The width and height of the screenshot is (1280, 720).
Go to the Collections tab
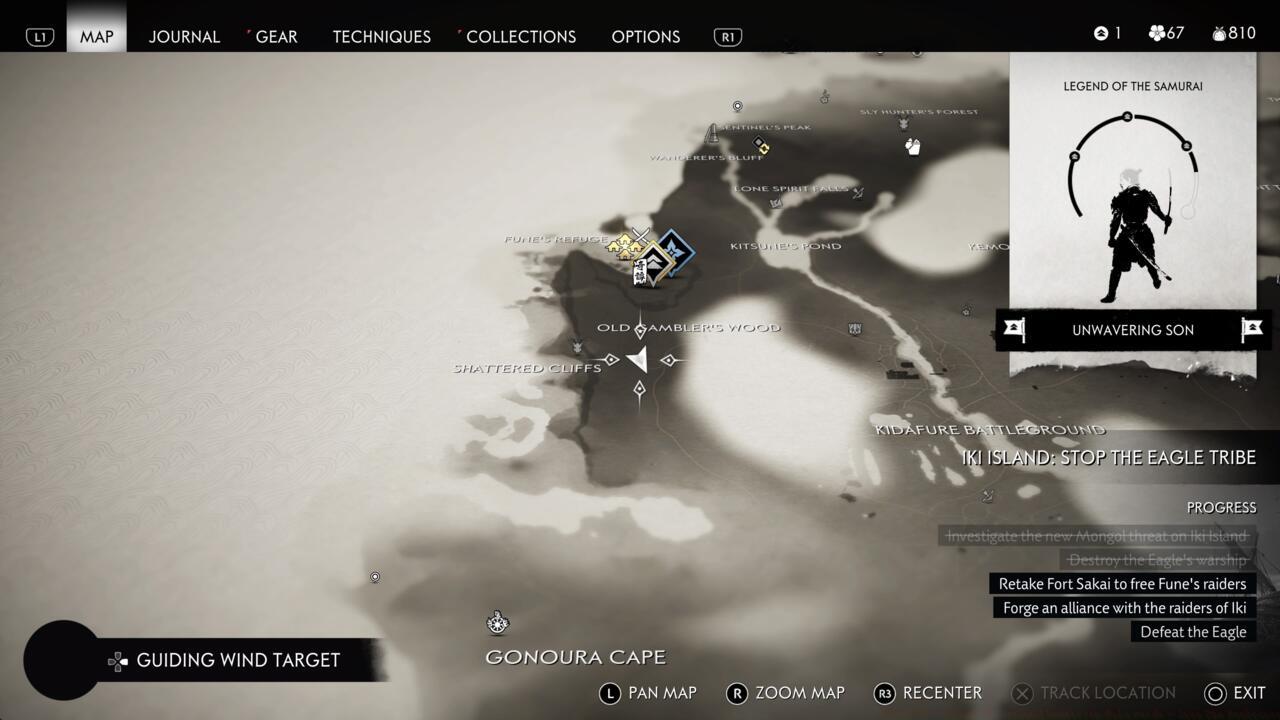[x=520, y=36]
